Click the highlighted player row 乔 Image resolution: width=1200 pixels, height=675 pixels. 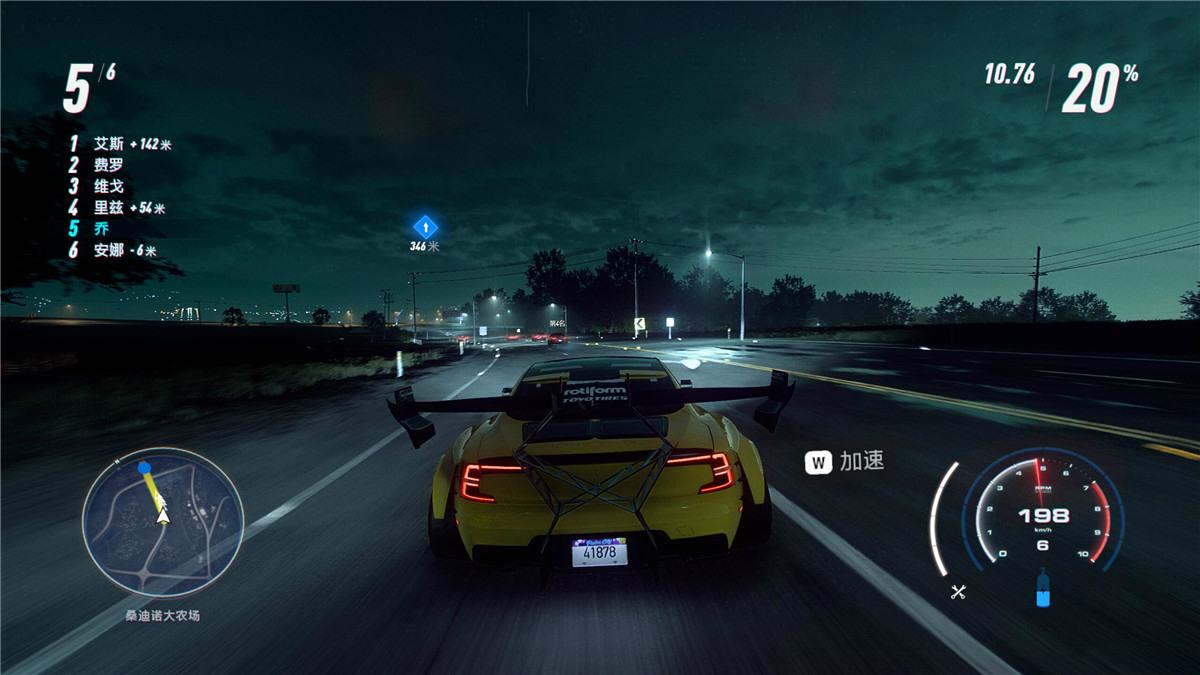click(101, 229)
